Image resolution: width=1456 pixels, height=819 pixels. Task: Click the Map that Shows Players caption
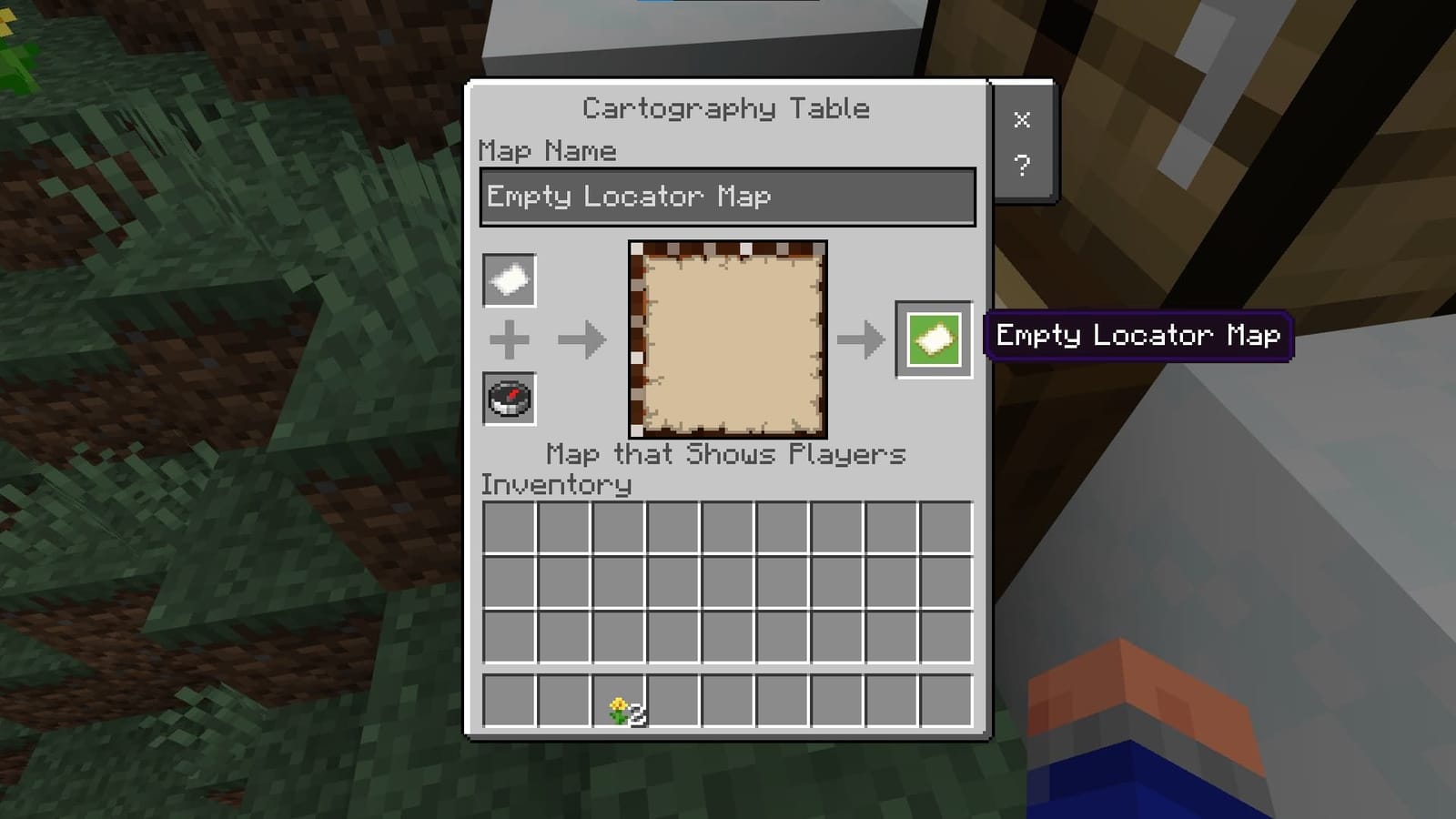point(725,454)
